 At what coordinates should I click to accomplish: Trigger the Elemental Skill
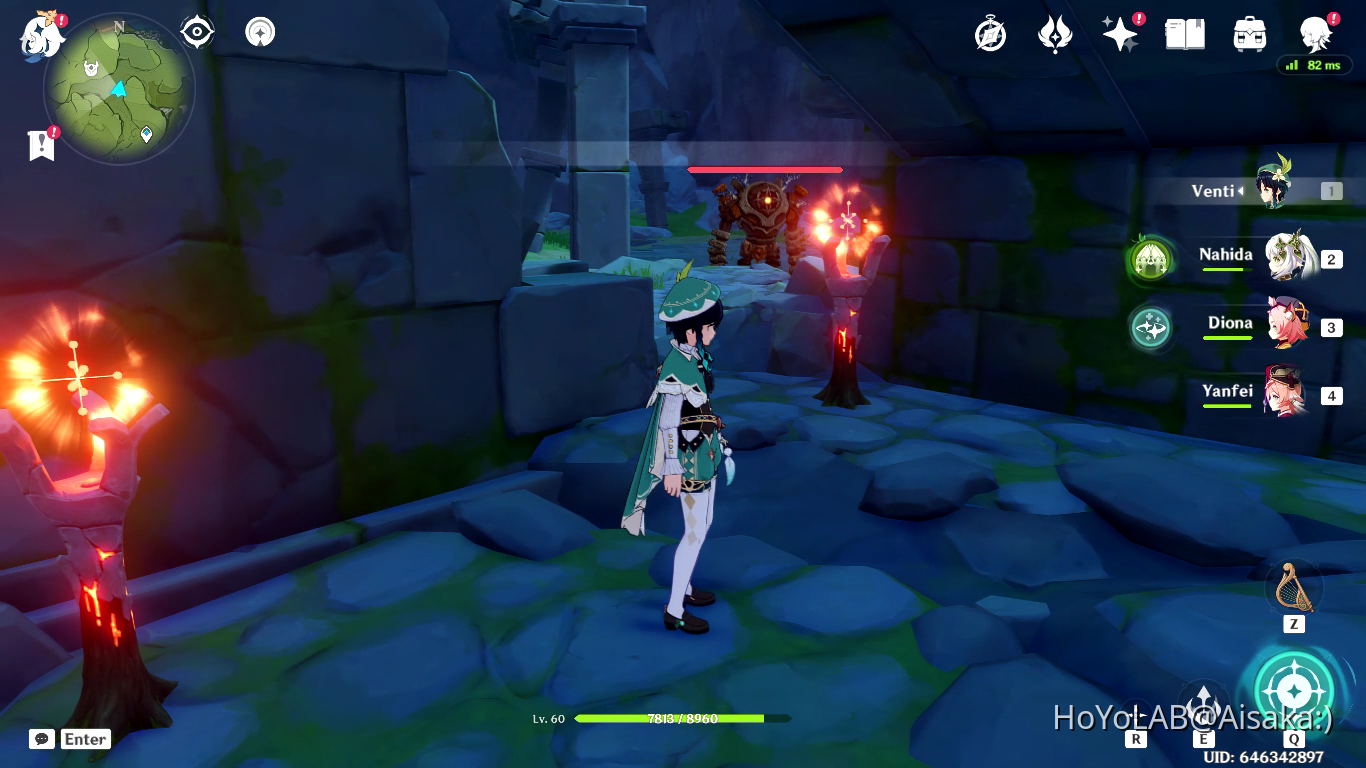coord(1203,702)
